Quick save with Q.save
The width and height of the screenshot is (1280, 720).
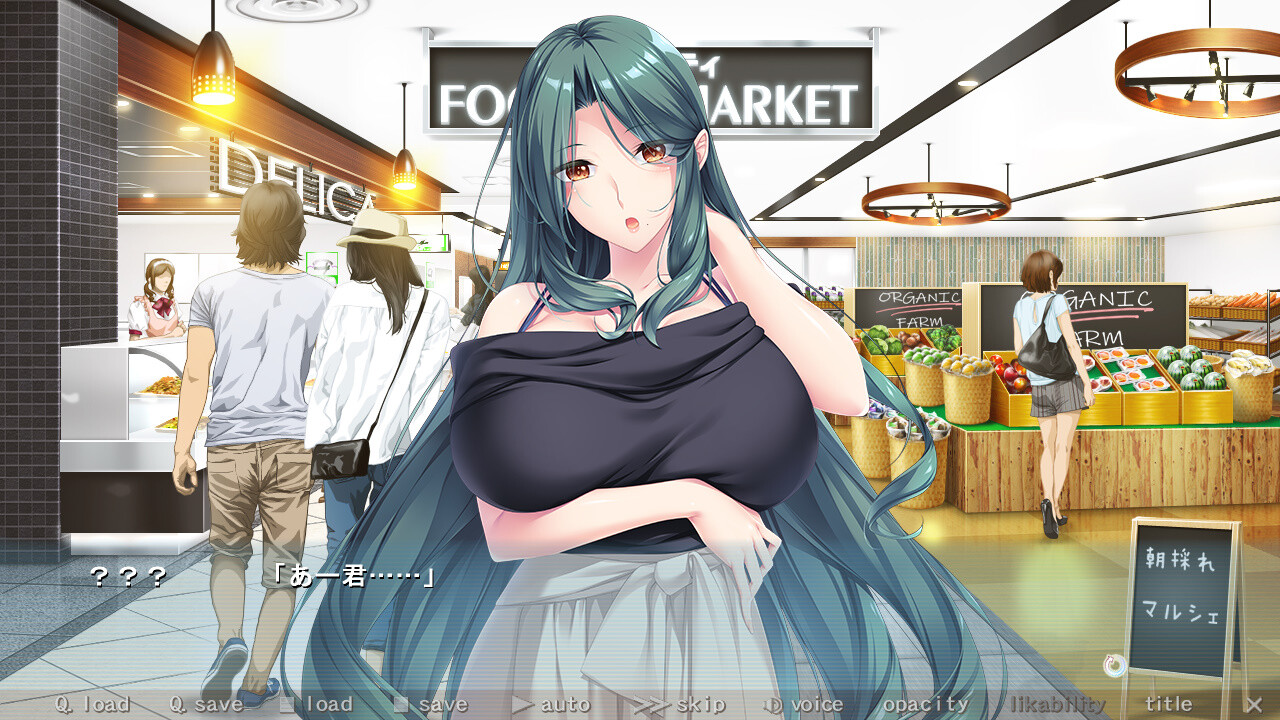pos(206,704)
